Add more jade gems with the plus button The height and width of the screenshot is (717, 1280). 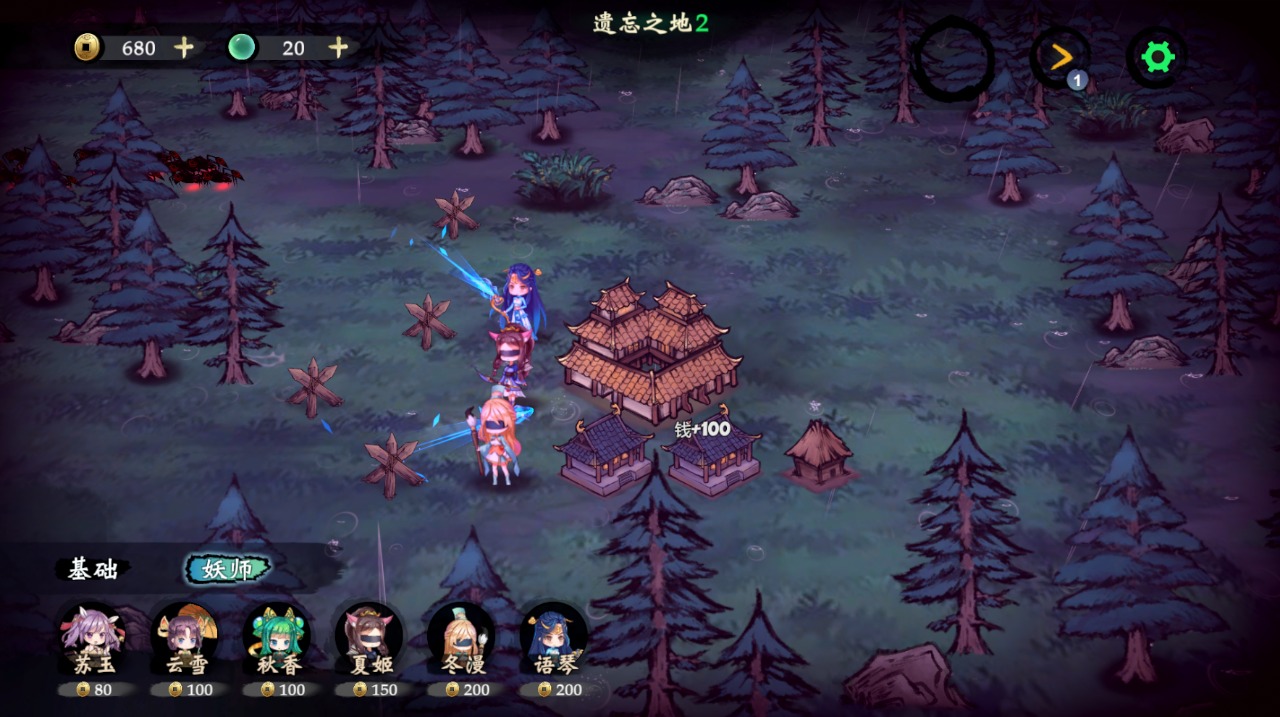click(x=339, y=47)
